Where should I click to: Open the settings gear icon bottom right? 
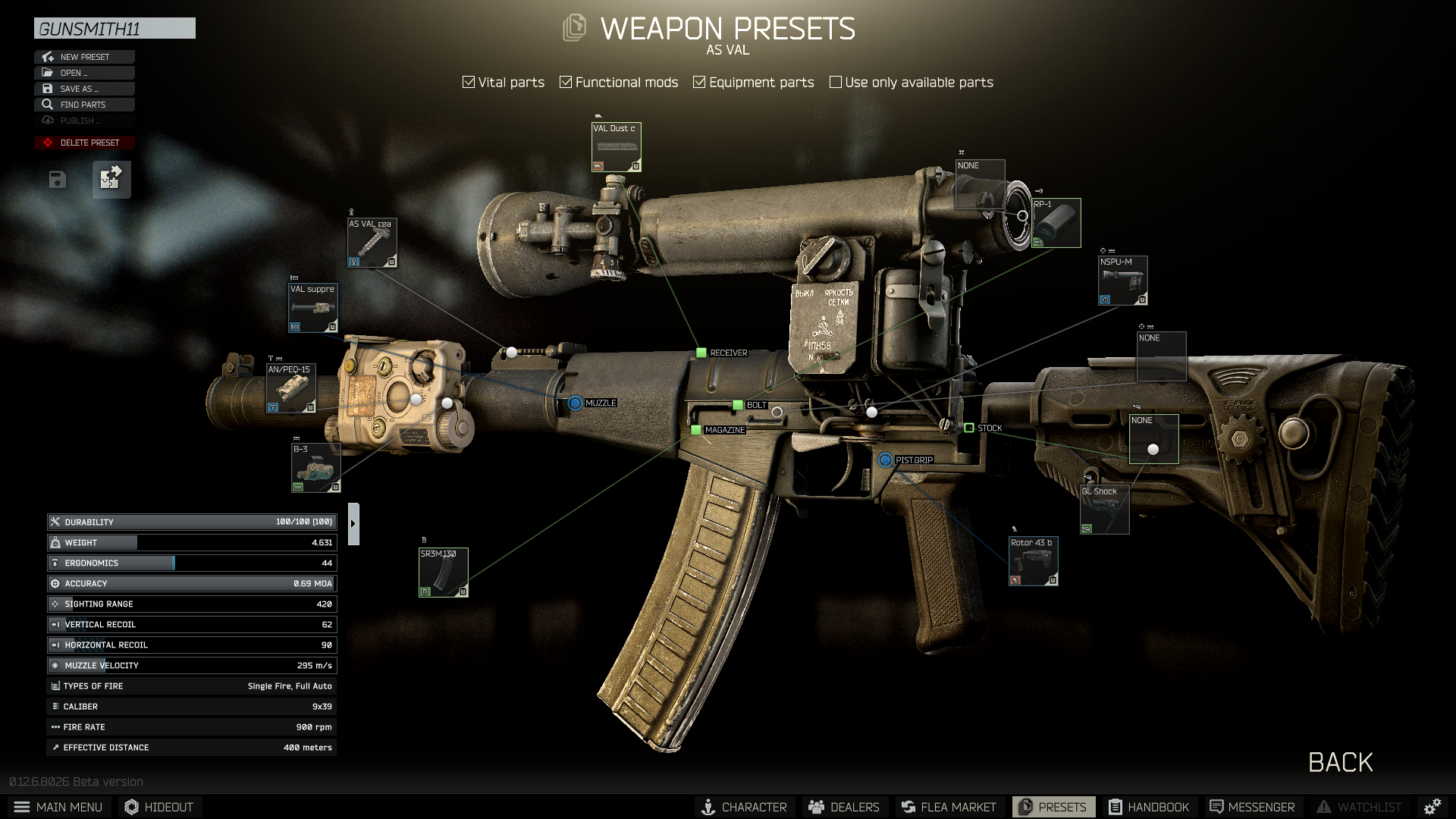(x=1432, y=806)
